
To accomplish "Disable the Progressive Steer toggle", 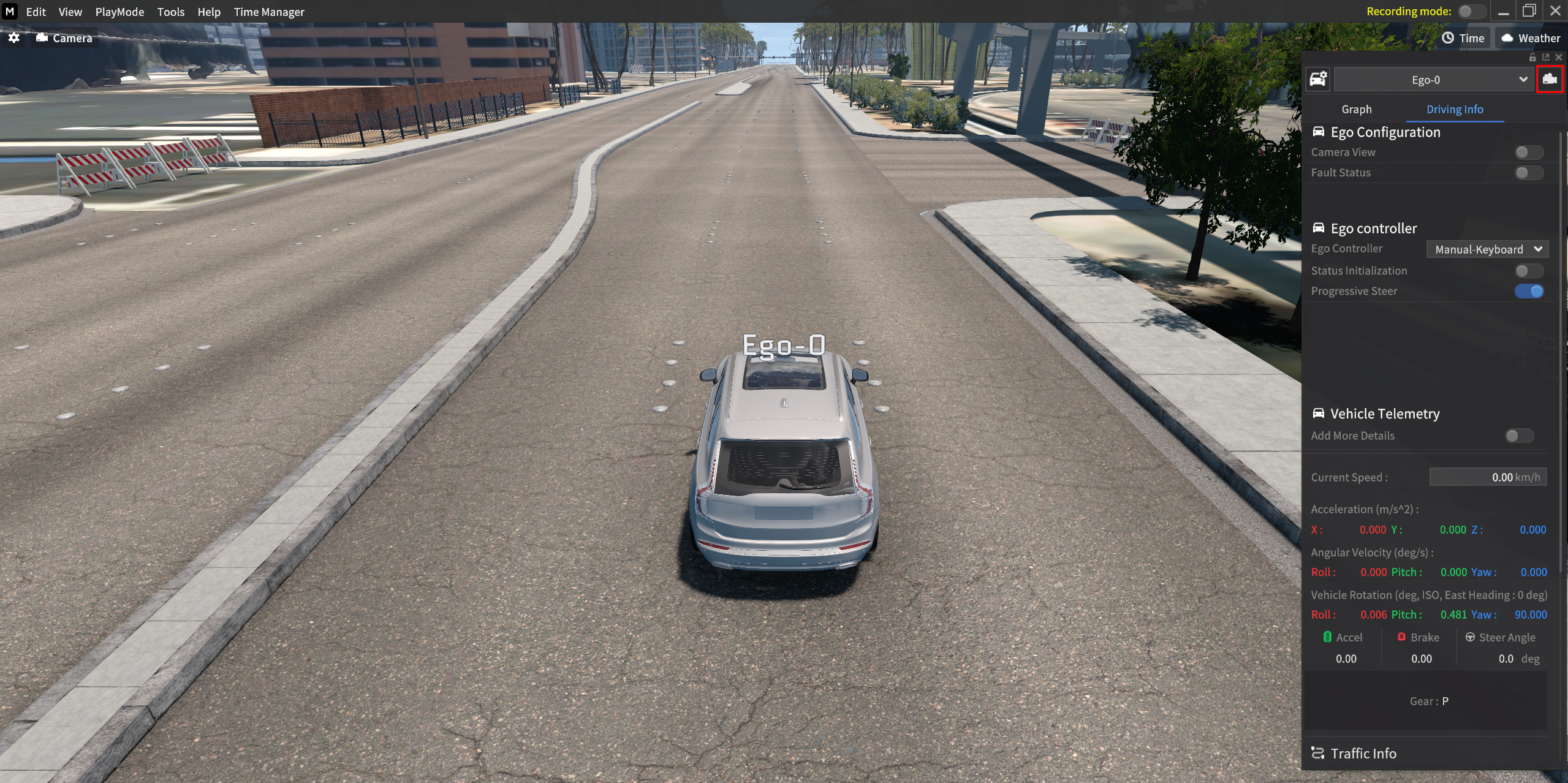I will [1528, 291].
